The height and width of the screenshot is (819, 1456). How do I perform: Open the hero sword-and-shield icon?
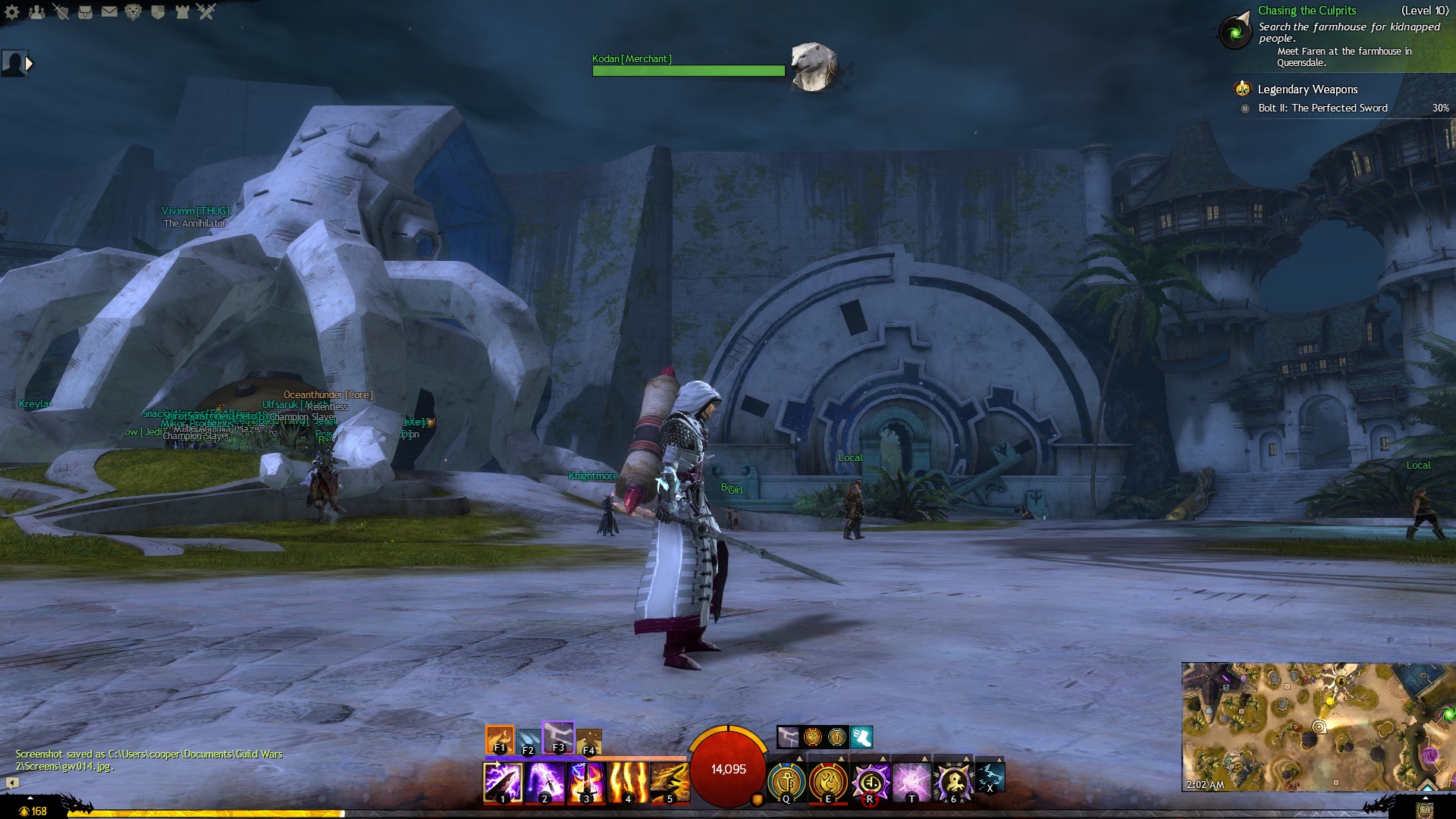coord(61,12)
